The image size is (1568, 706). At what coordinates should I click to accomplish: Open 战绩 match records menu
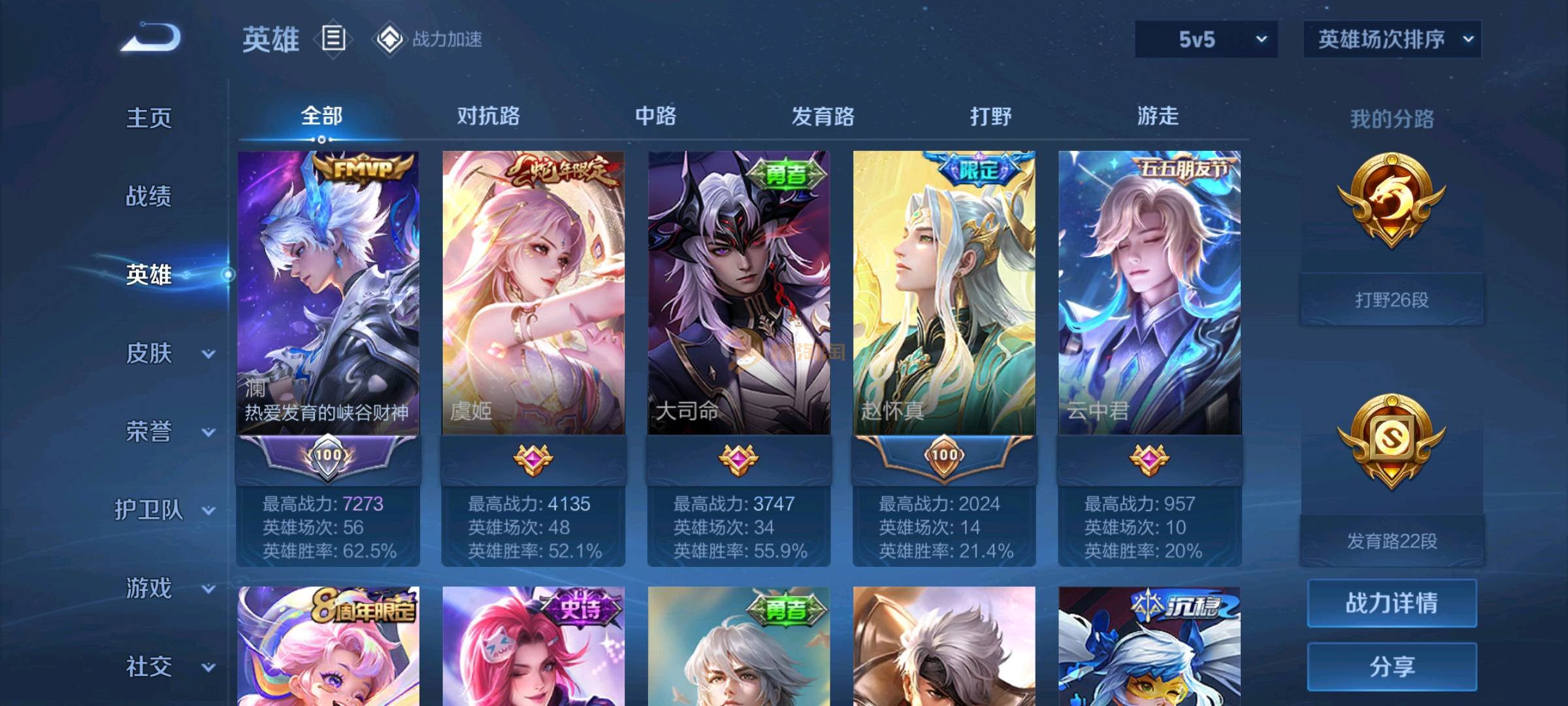149,196
